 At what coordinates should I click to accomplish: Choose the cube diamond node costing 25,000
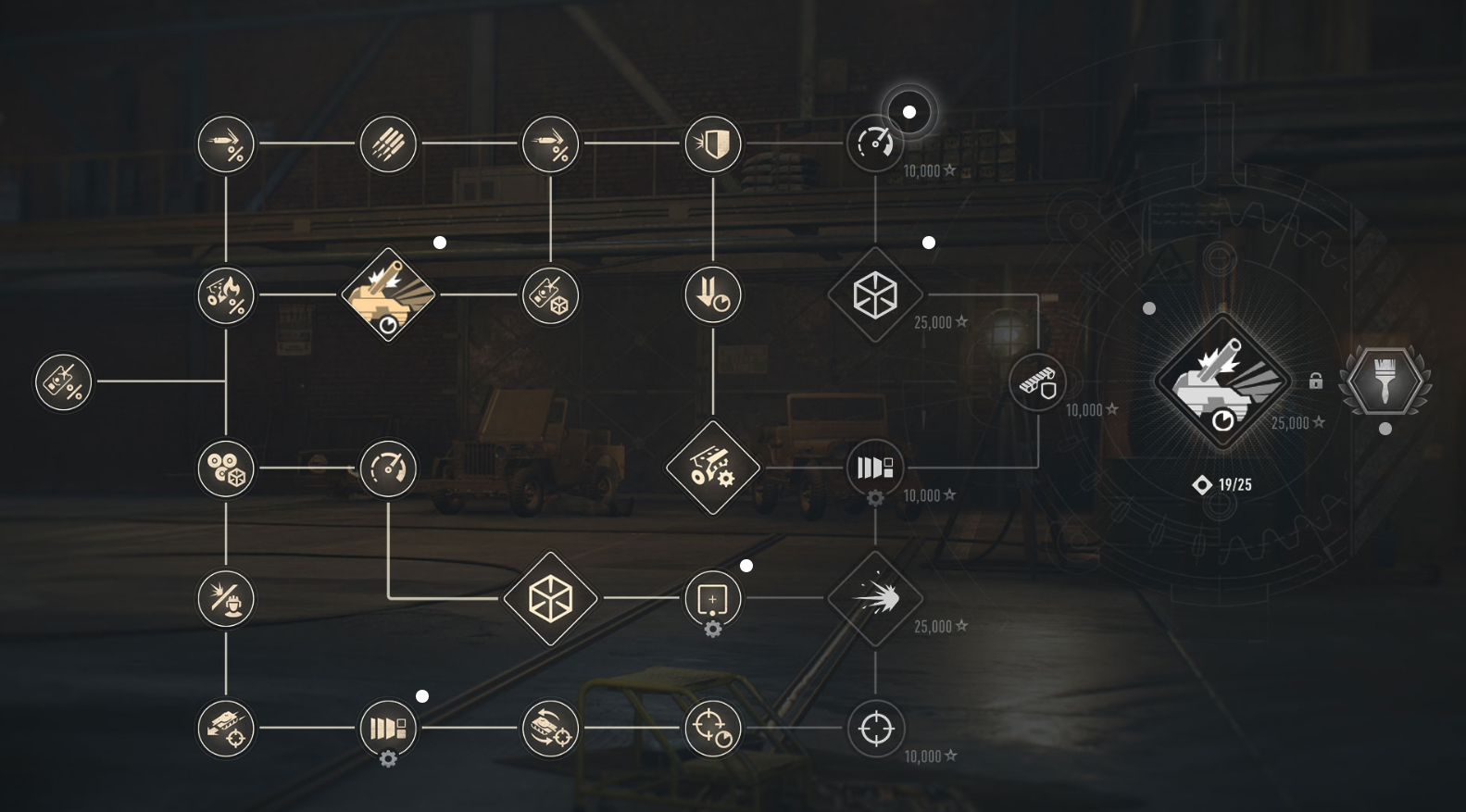(x=875, y=295)
